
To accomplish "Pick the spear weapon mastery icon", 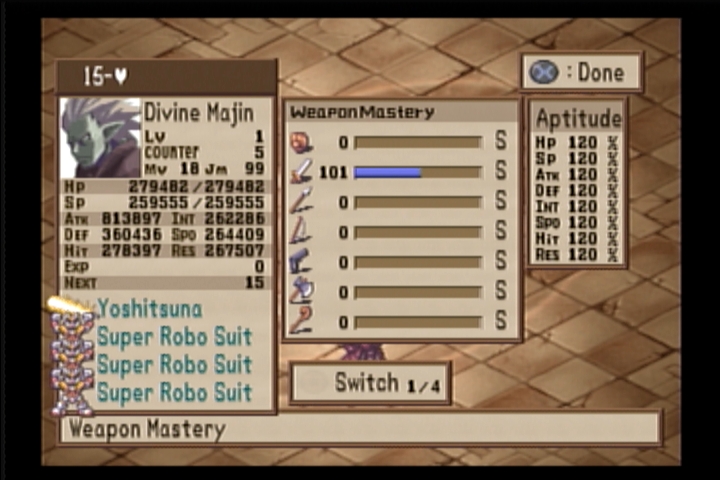I will pos(301,202).
